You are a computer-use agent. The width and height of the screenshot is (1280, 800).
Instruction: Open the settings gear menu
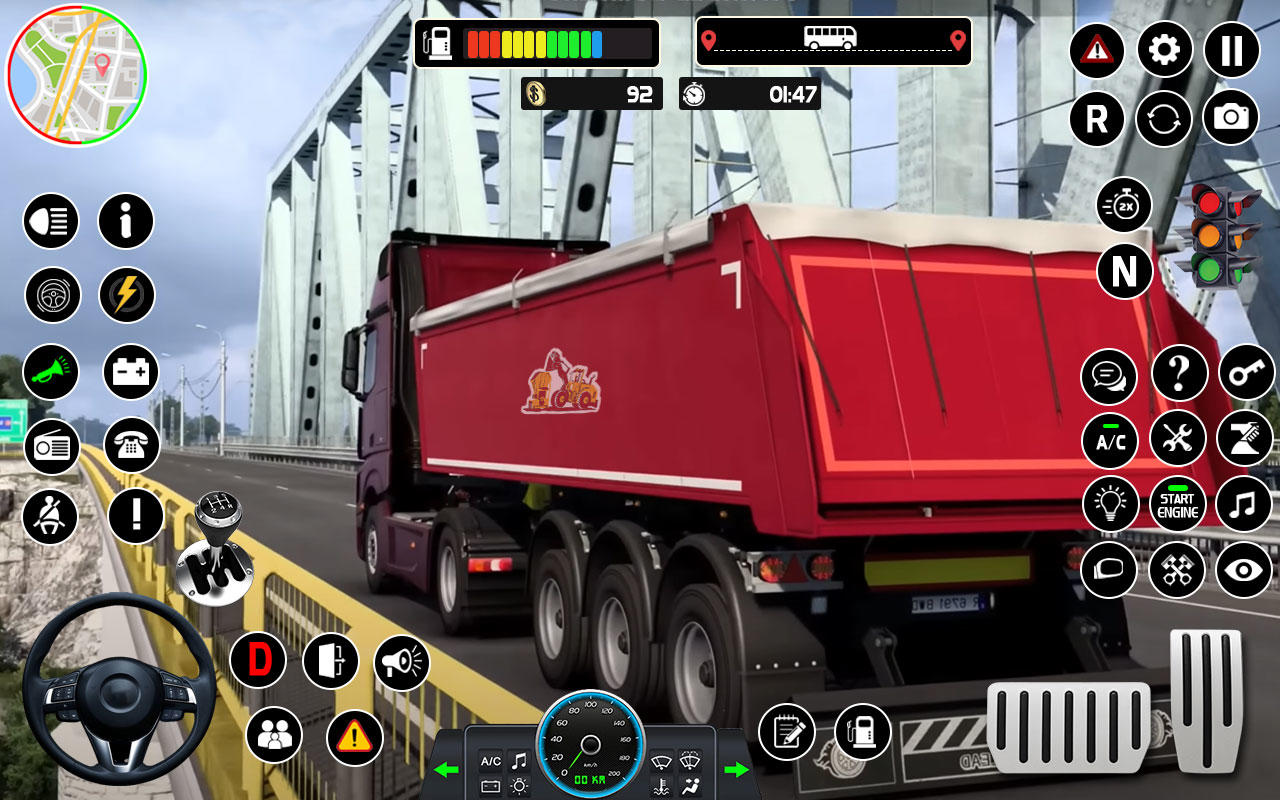[1162, 51]
